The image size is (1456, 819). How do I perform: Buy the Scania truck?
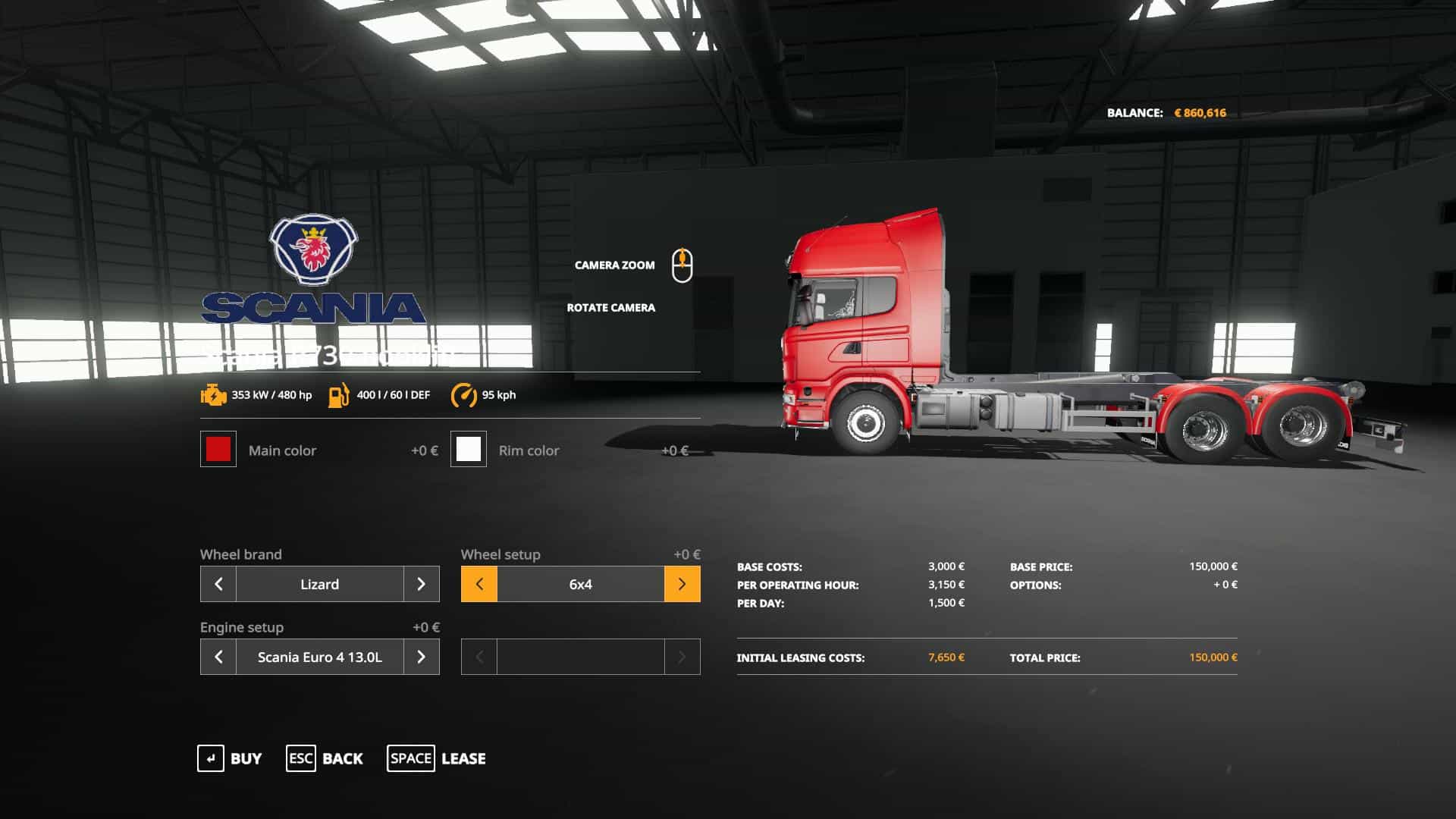click(230, 758)
